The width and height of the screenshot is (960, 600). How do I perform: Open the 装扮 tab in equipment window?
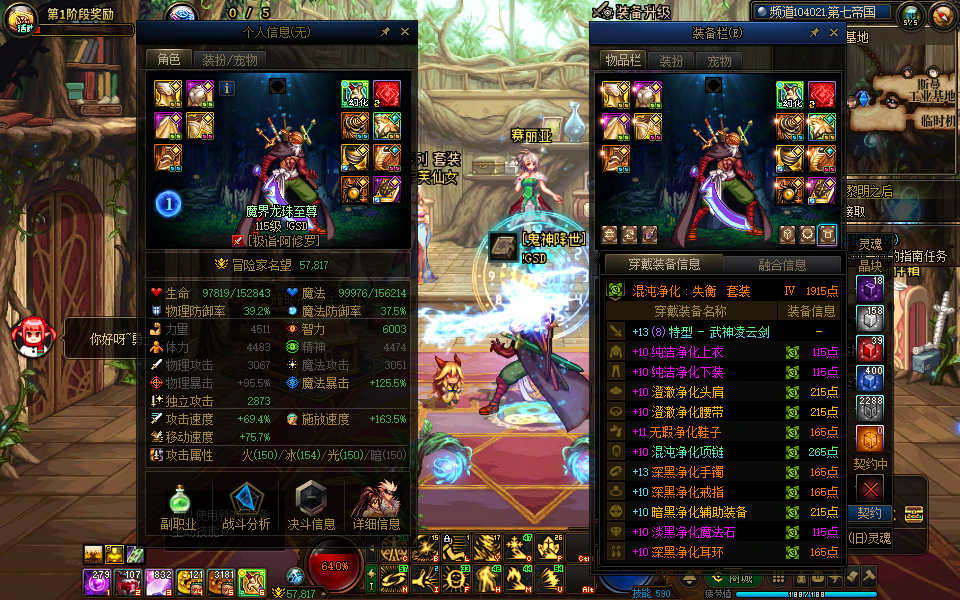click(670, 61)
